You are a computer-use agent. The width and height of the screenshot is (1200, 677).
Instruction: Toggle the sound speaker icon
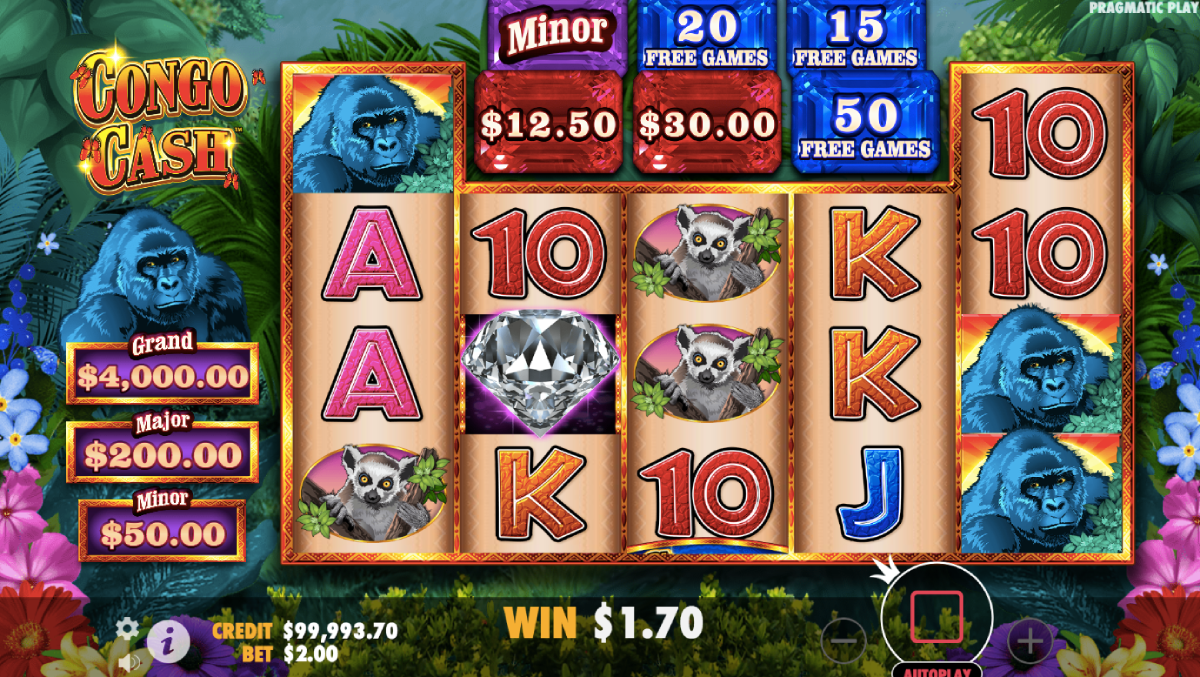pos(128,662)
